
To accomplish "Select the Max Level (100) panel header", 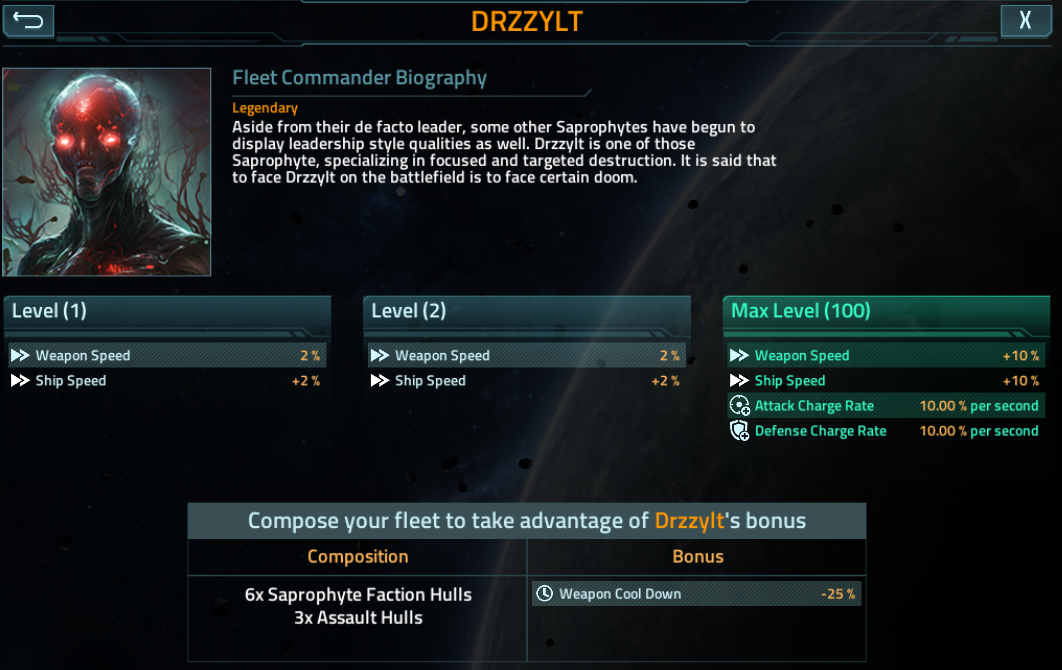I will tap(886, 312).
